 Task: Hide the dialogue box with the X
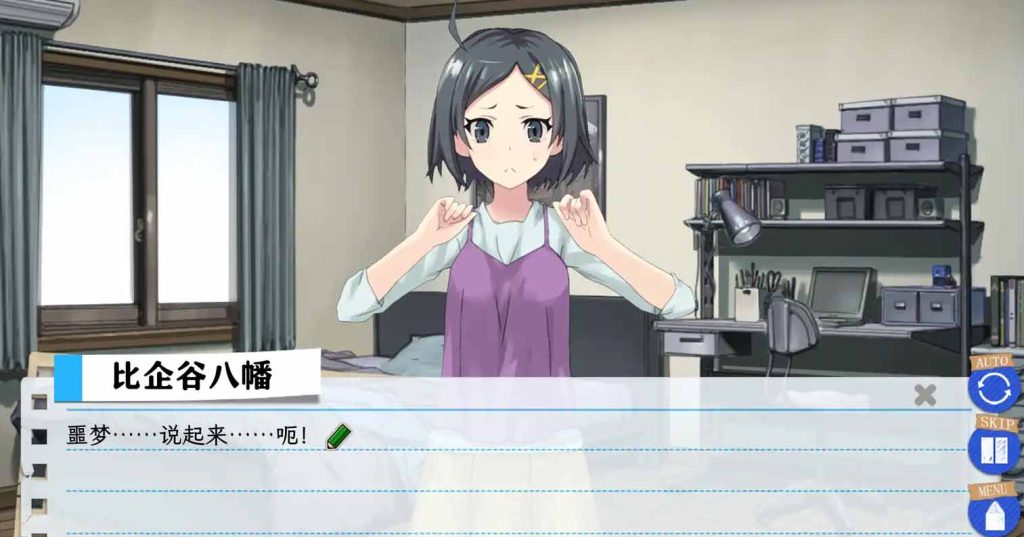925,394
